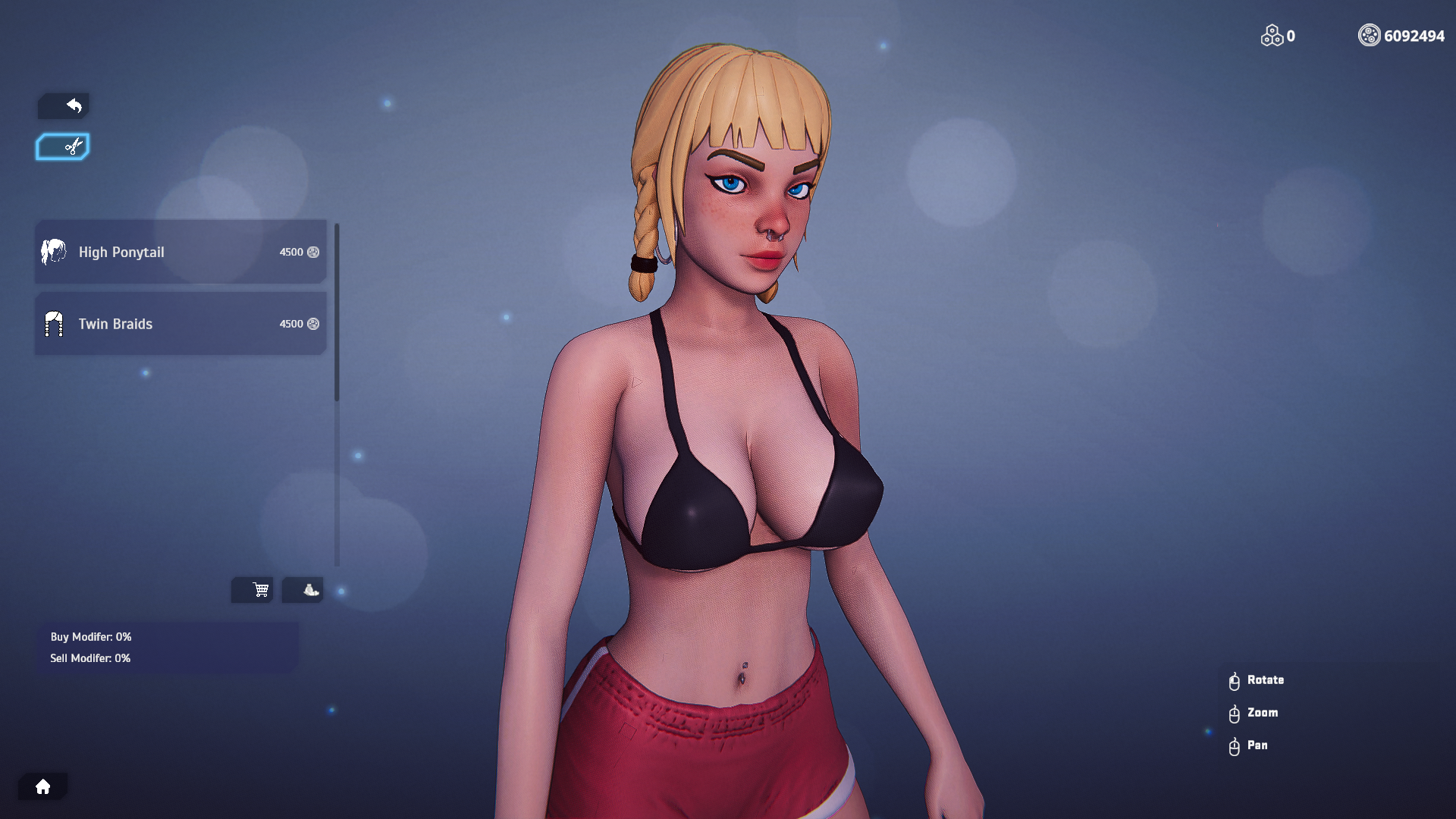Click the Buy Modifer 0% label
Viewport: 1456px width, 819px height.
[90, 637]
